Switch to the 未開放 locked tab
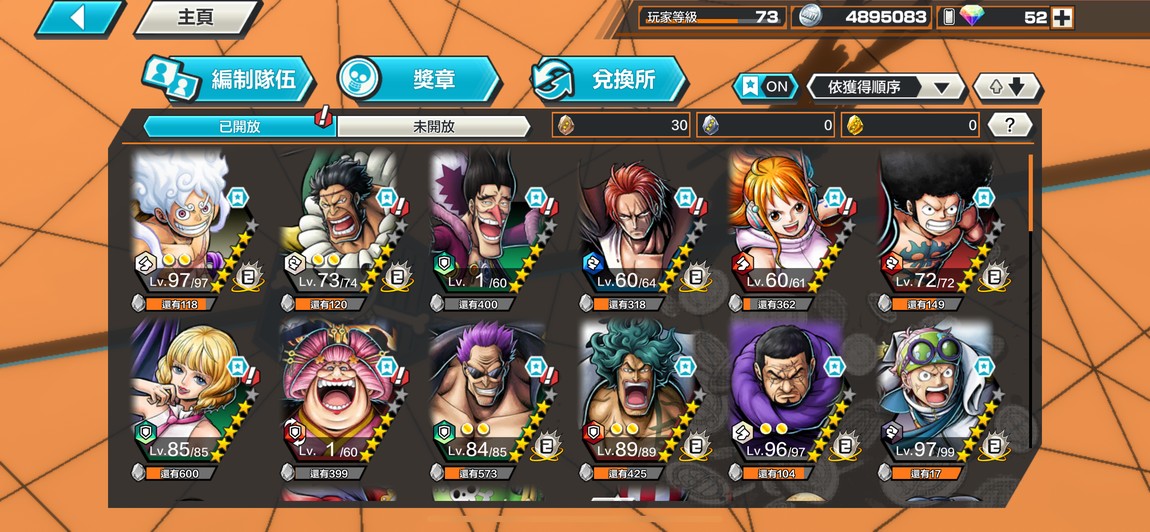Viewport: 1150px width, 532px height. pyautogui.click(x=433, y=126)
